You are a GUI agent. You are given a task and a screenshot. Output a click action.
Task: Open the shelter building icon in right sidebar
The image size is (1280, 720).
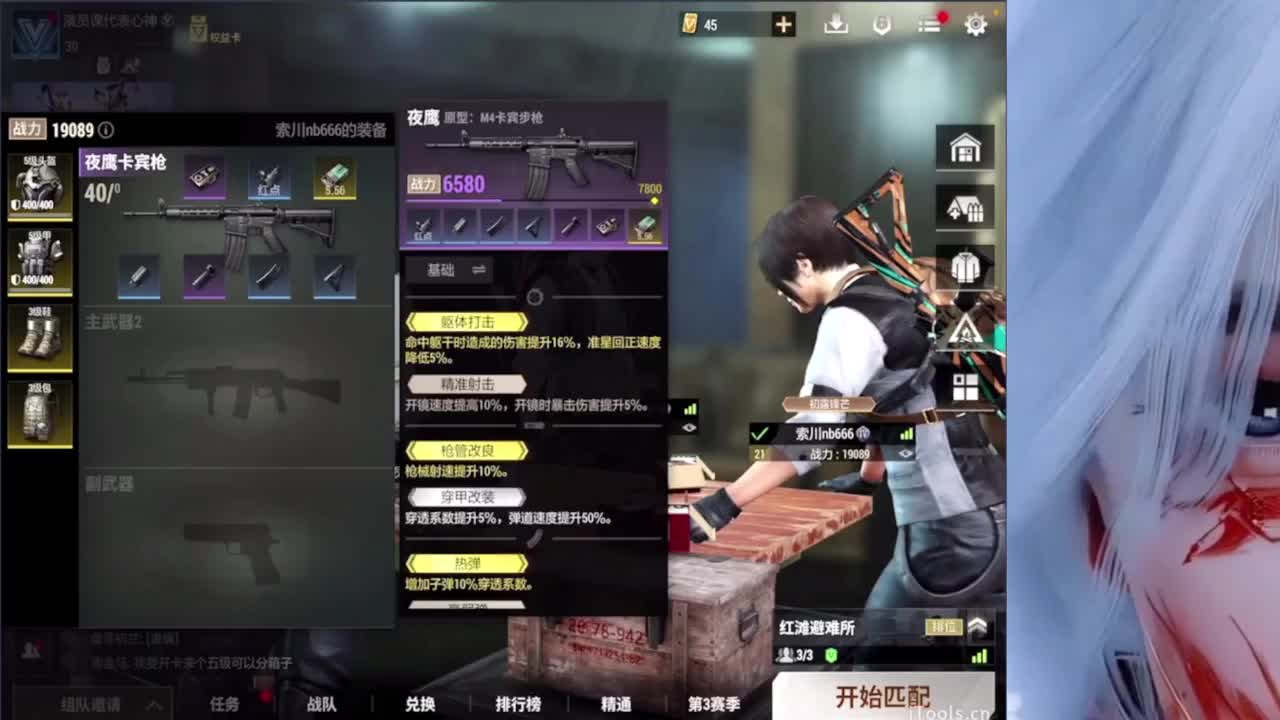click(x=964, y=207)
